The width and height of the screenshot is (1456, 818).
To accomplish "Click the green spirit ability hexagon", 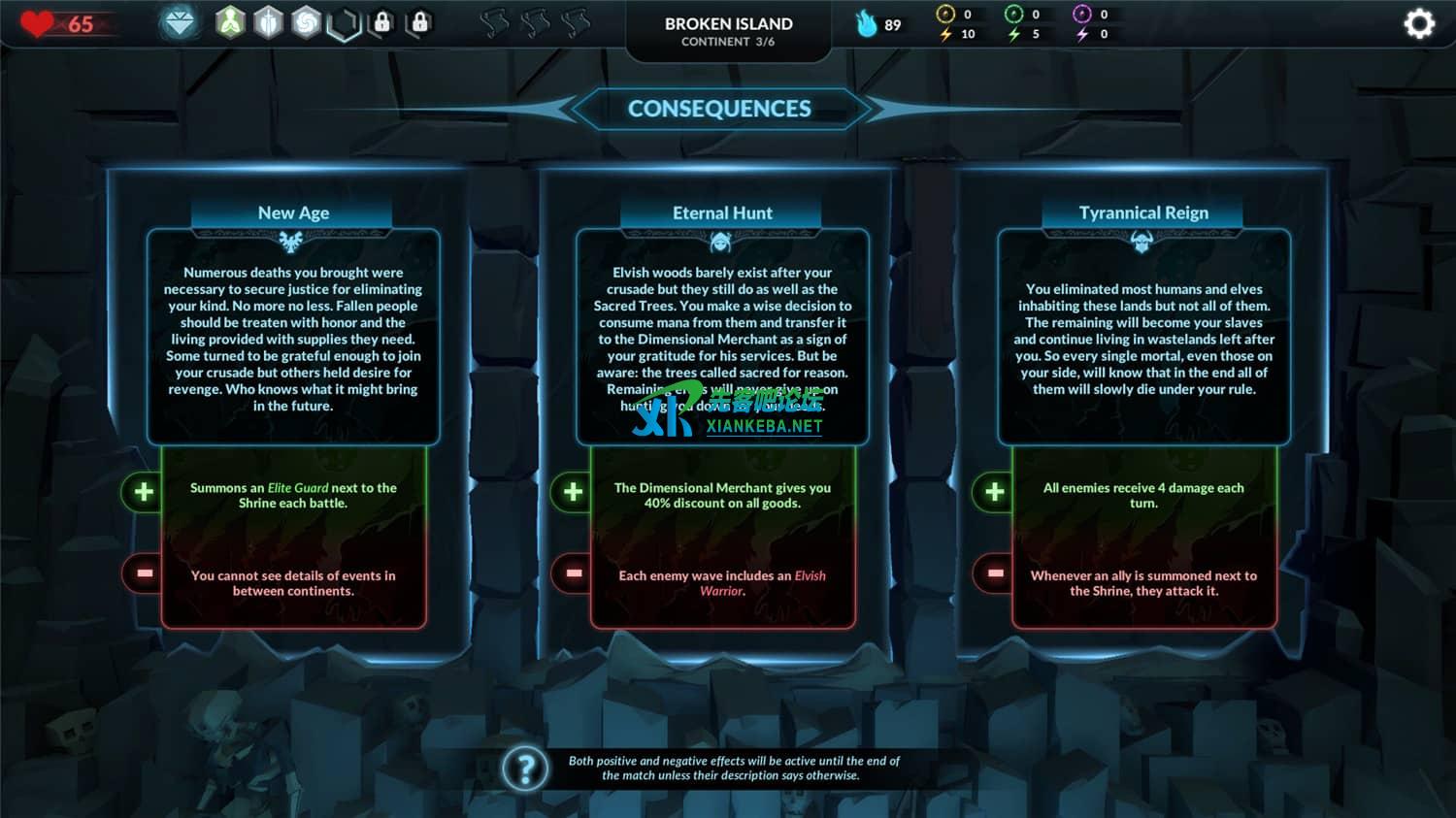I will pos(230,24).
